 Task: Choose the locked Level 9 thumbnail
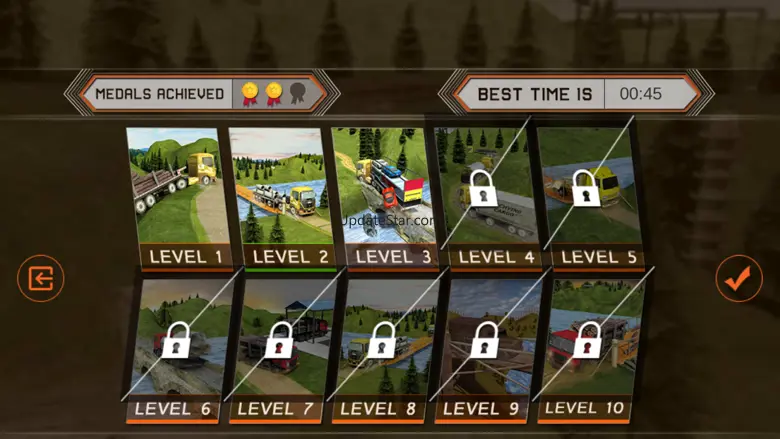(485, 350)
